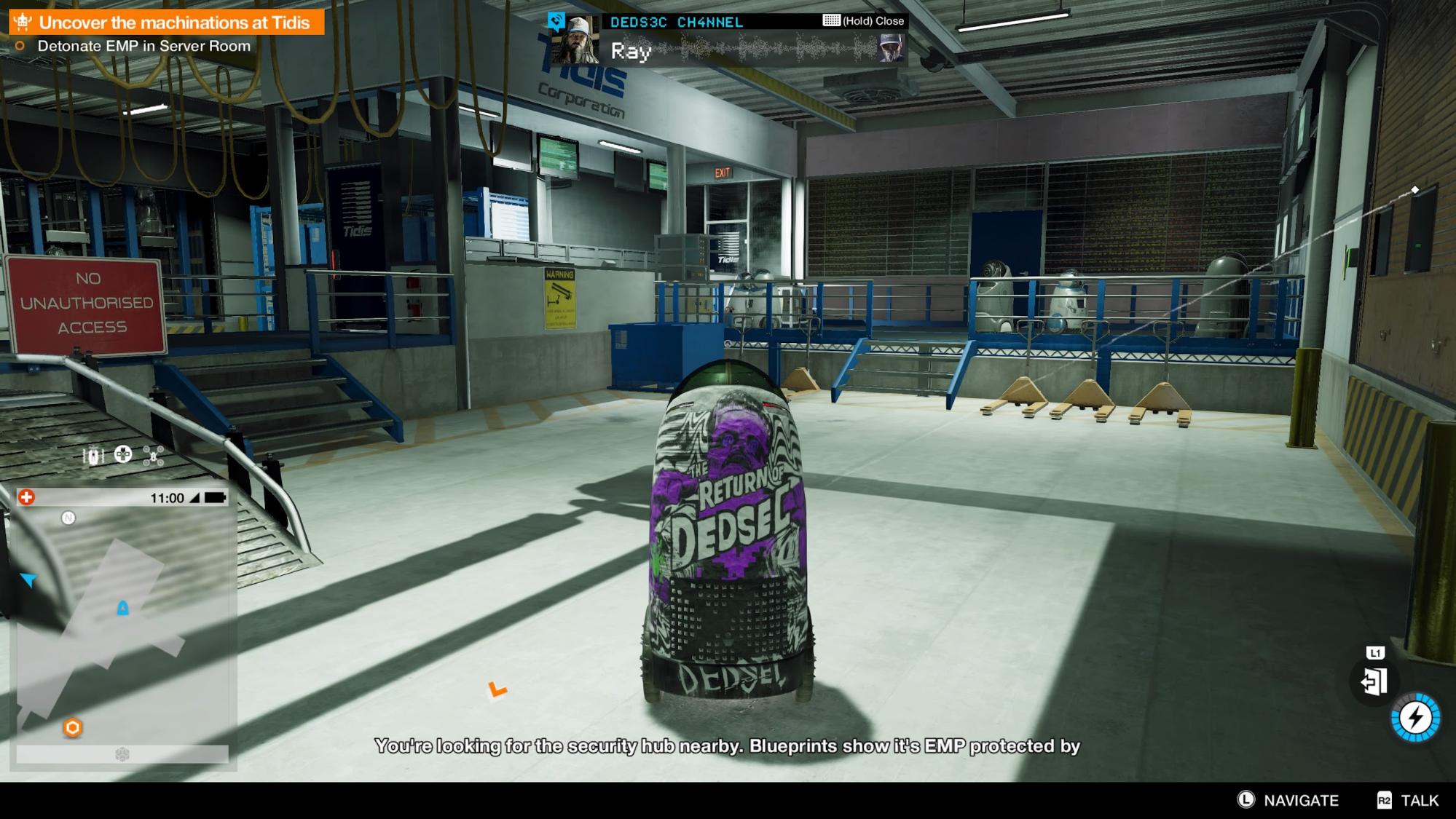The height and width of the screenshot is (819, 1456).
Task: Click the DedSec skull icon on the mission banner
Action: pyautogui.click(x=22, y=22)
